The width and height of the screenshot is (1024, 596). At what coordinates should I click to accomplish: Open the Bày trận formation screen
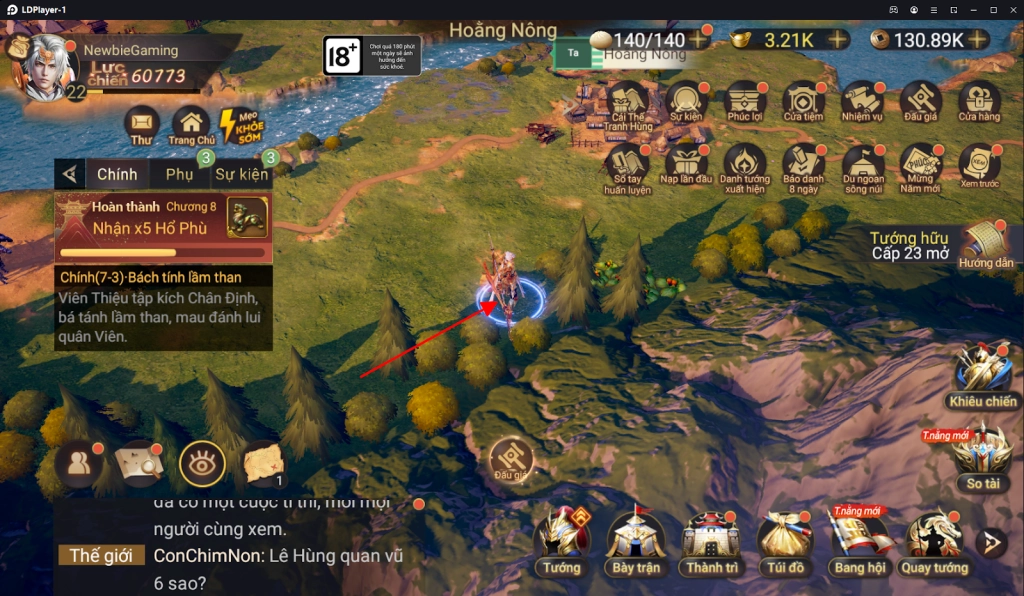coord(636,540)
